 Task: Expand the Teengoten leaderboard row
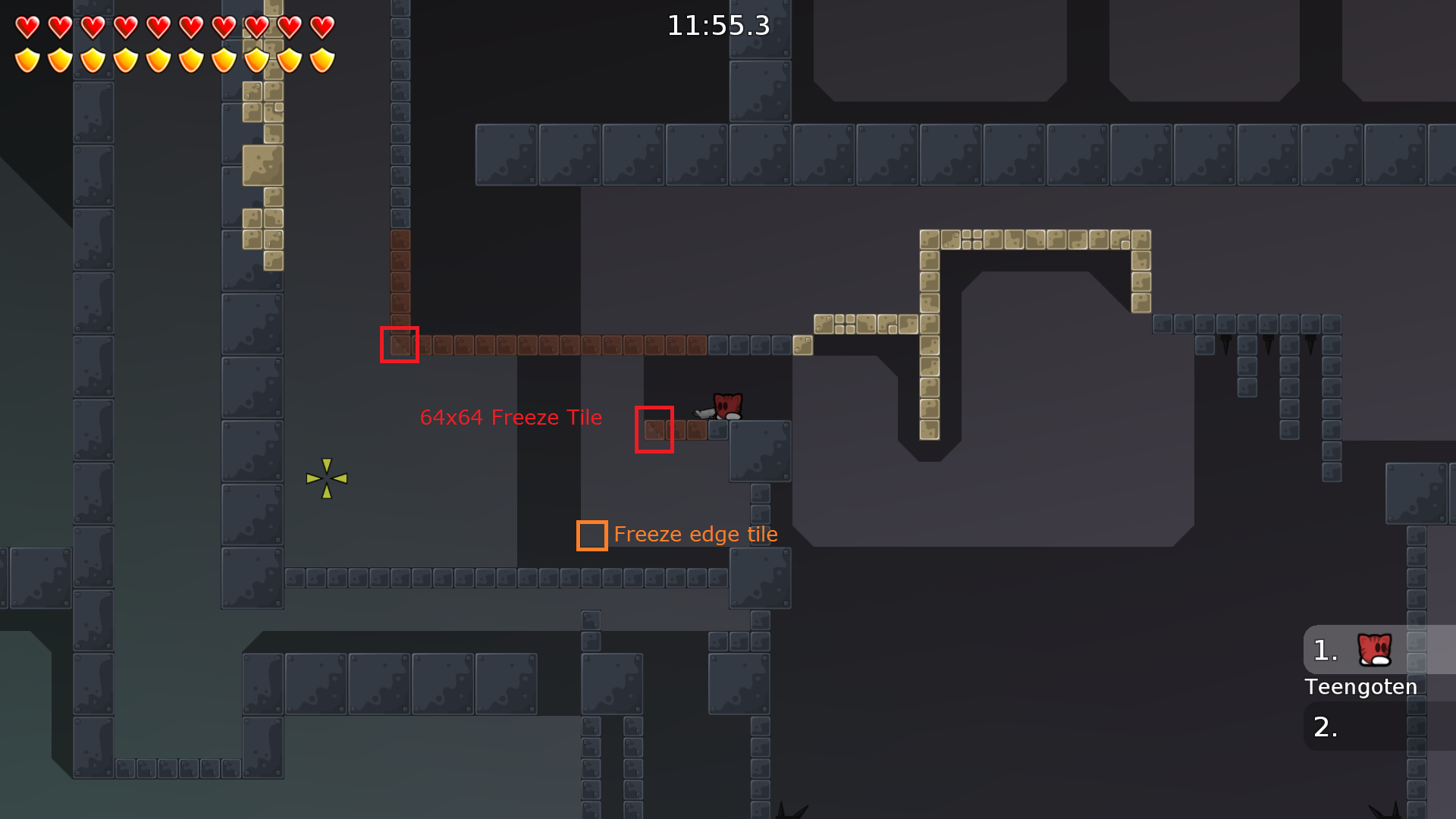(x=1360, y=687)
